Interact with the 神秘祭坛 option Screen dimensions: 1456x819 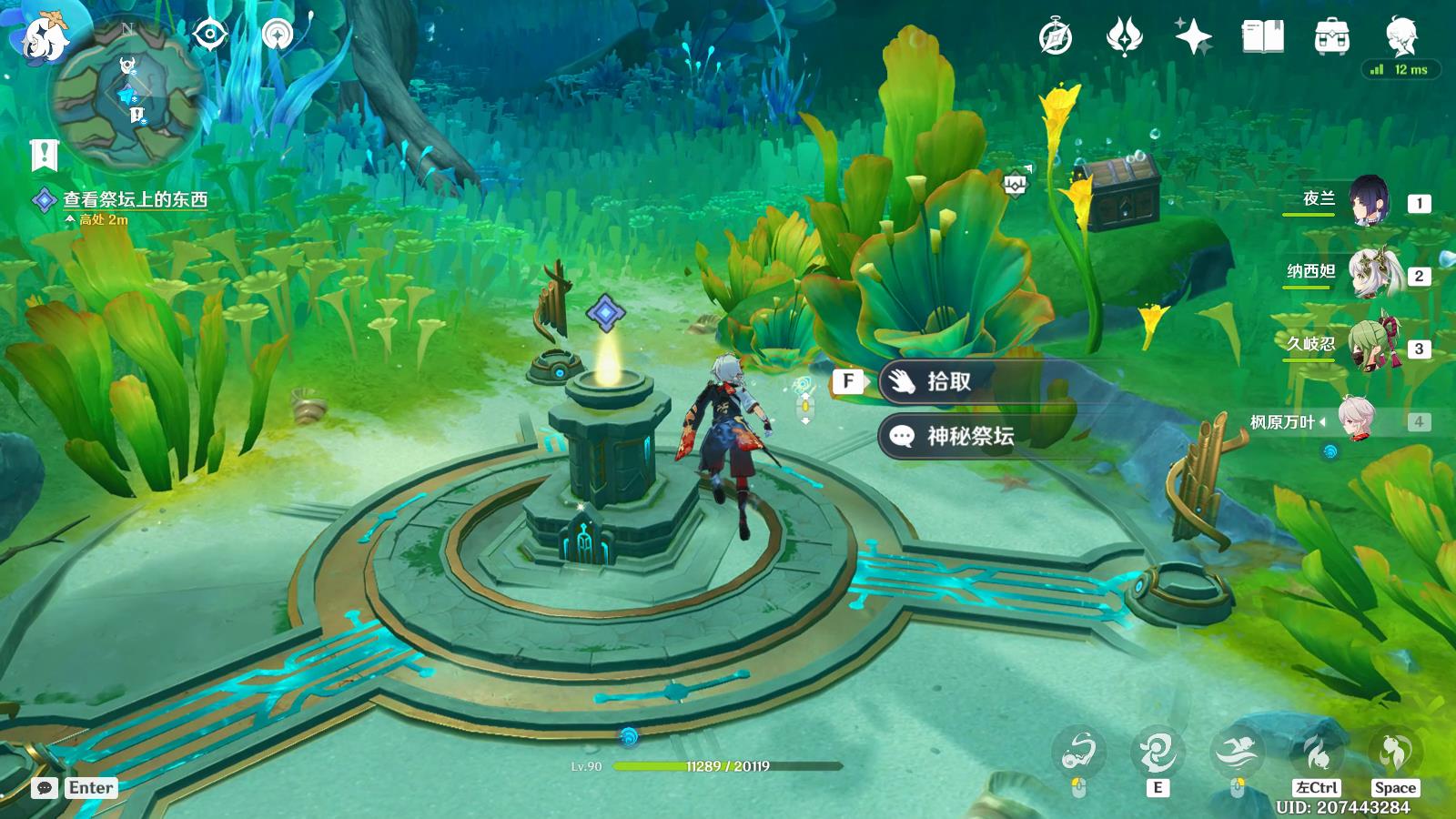point(969,436)
